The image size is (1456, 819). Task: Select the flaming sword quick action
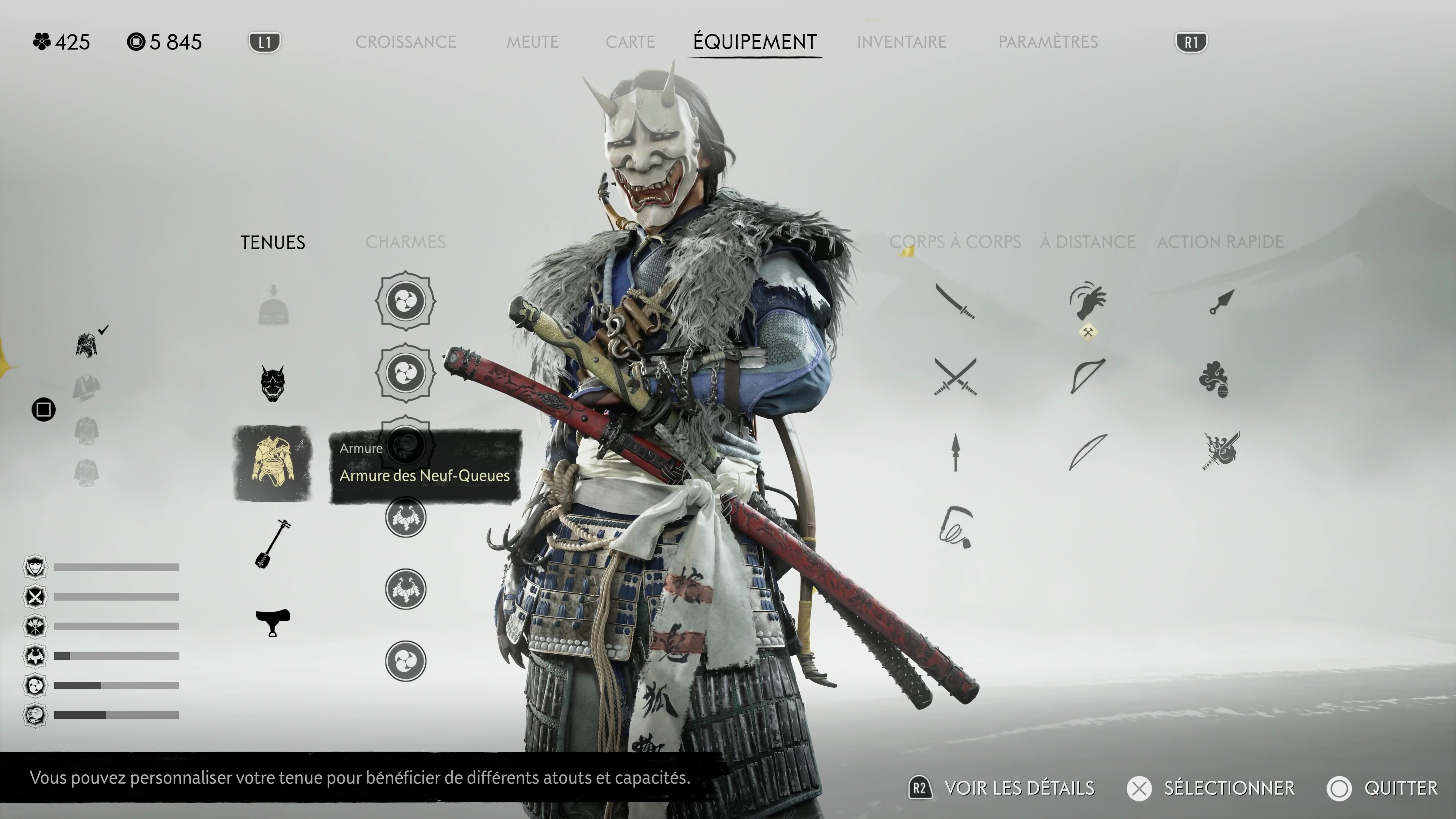pos(1221,450)
